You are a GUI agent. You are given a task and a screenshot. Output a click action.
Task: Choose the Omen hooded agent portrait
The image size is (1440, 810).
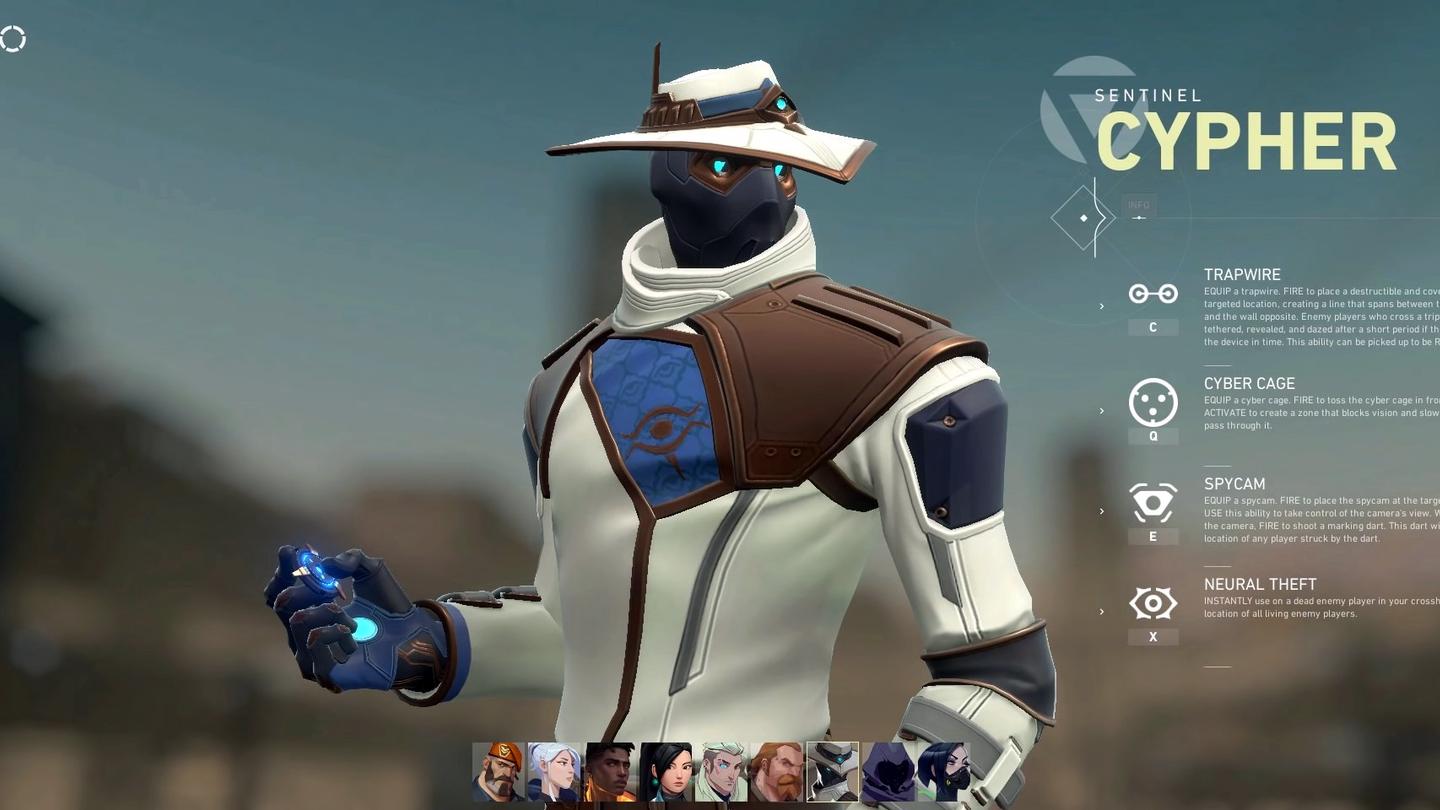click(888, 771)
